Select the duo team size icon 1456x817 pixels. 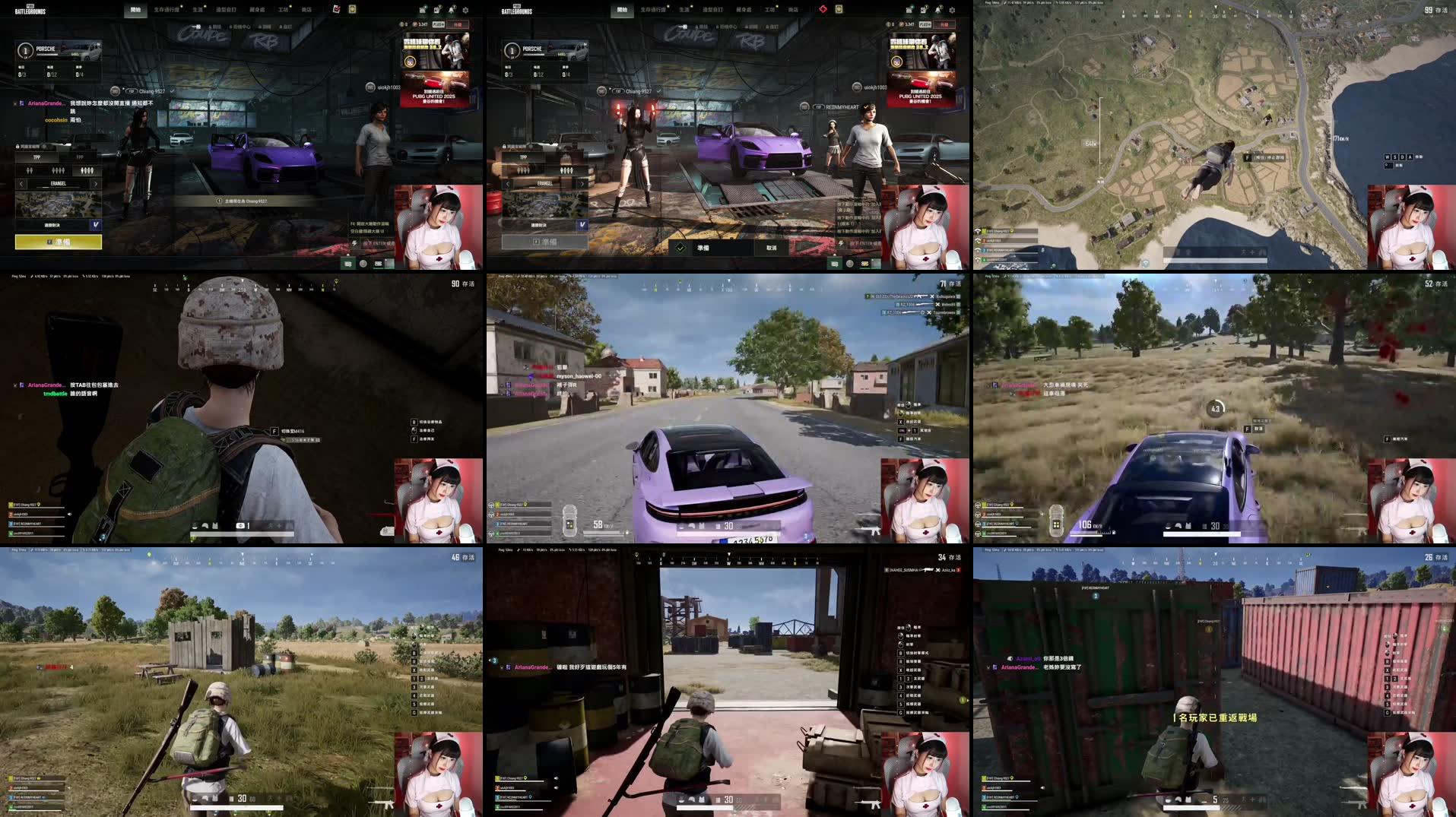pyautogui.click(x=30, y=170)
